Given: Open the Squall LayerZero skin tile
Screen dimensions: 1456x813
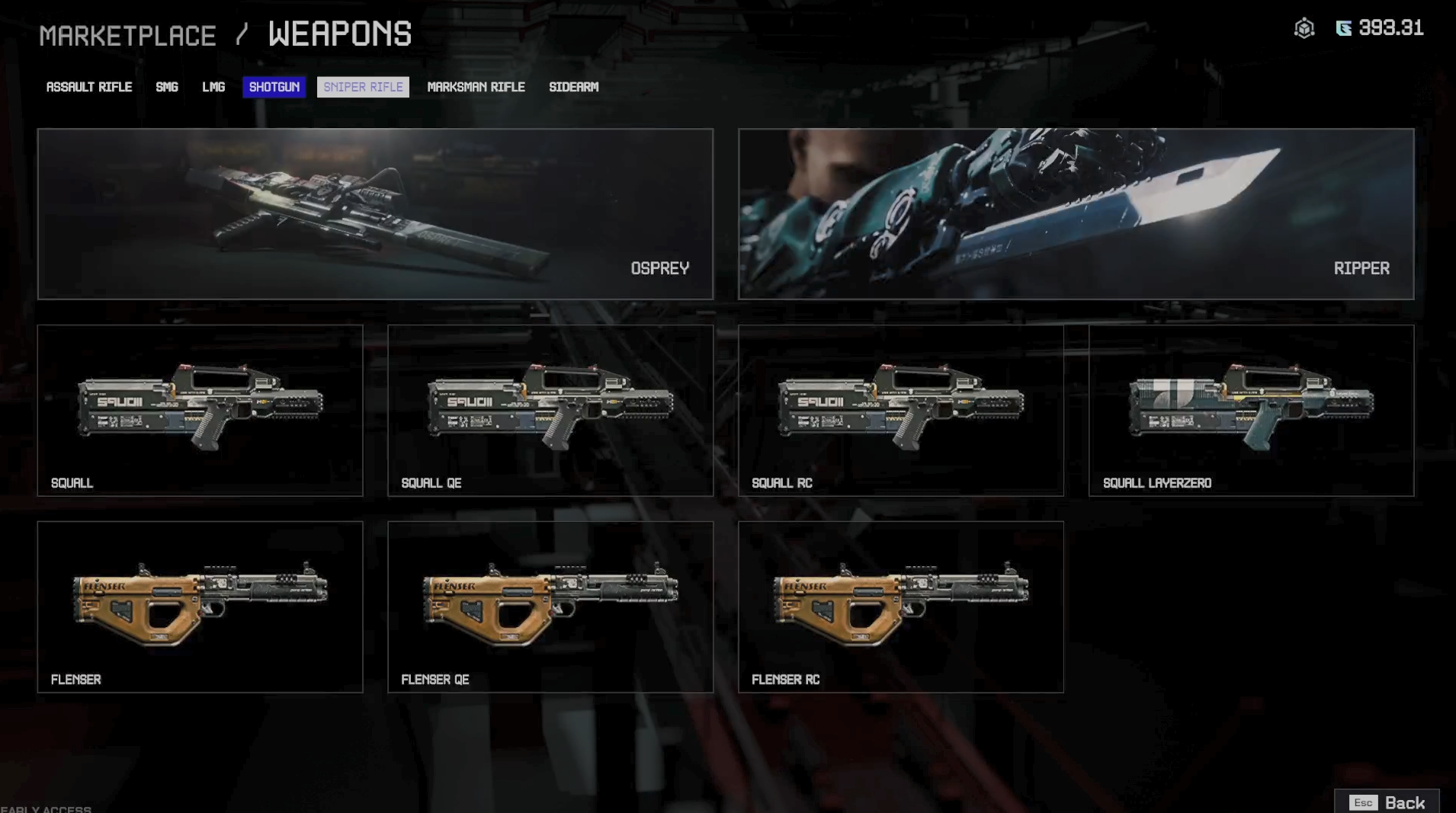Looking at the screenshot, I should 1251,410.
